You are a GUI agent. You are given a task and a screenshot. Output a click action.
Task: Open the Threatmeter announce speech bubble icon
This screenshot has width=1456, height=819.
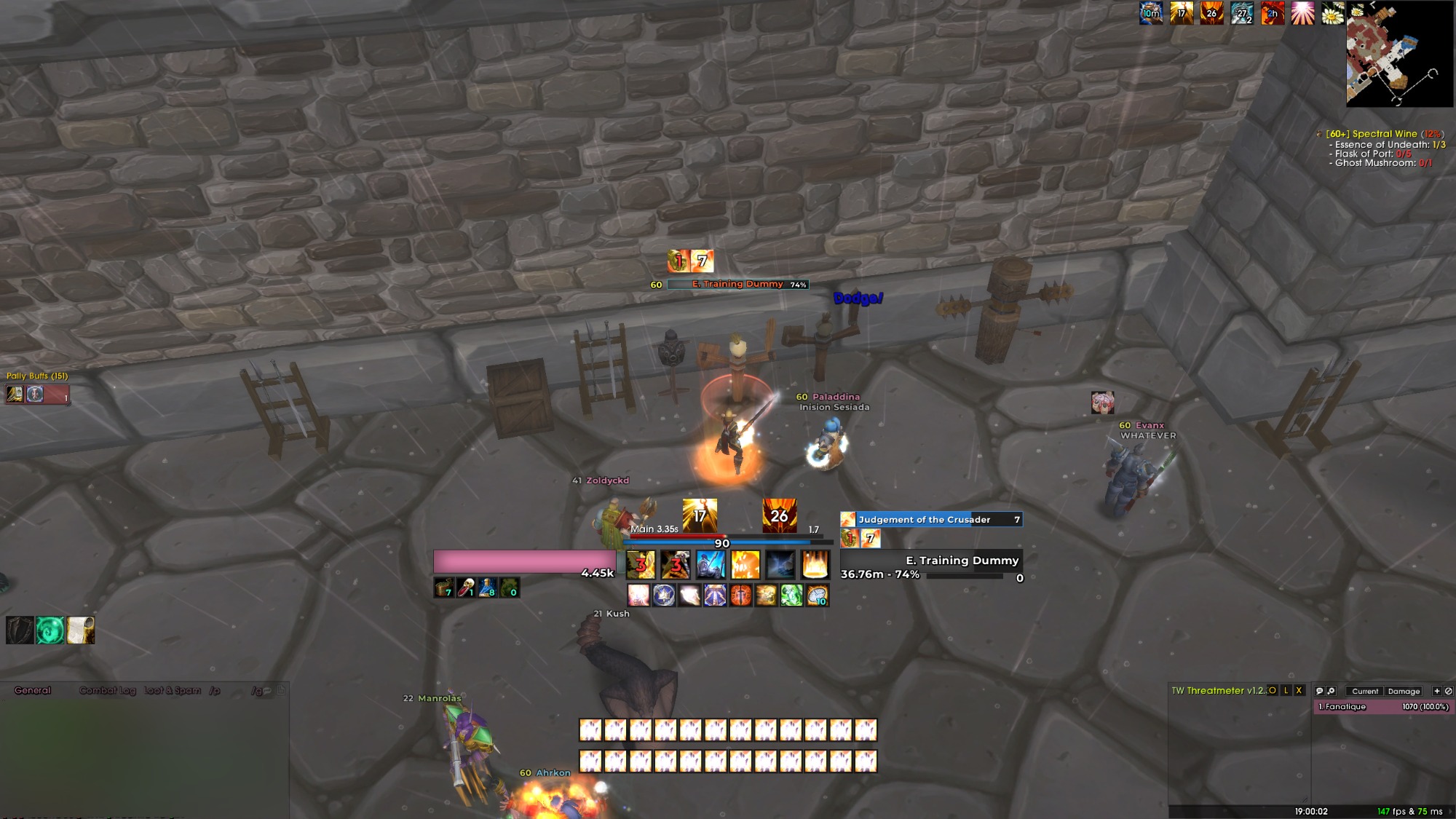click(1320, 691)
